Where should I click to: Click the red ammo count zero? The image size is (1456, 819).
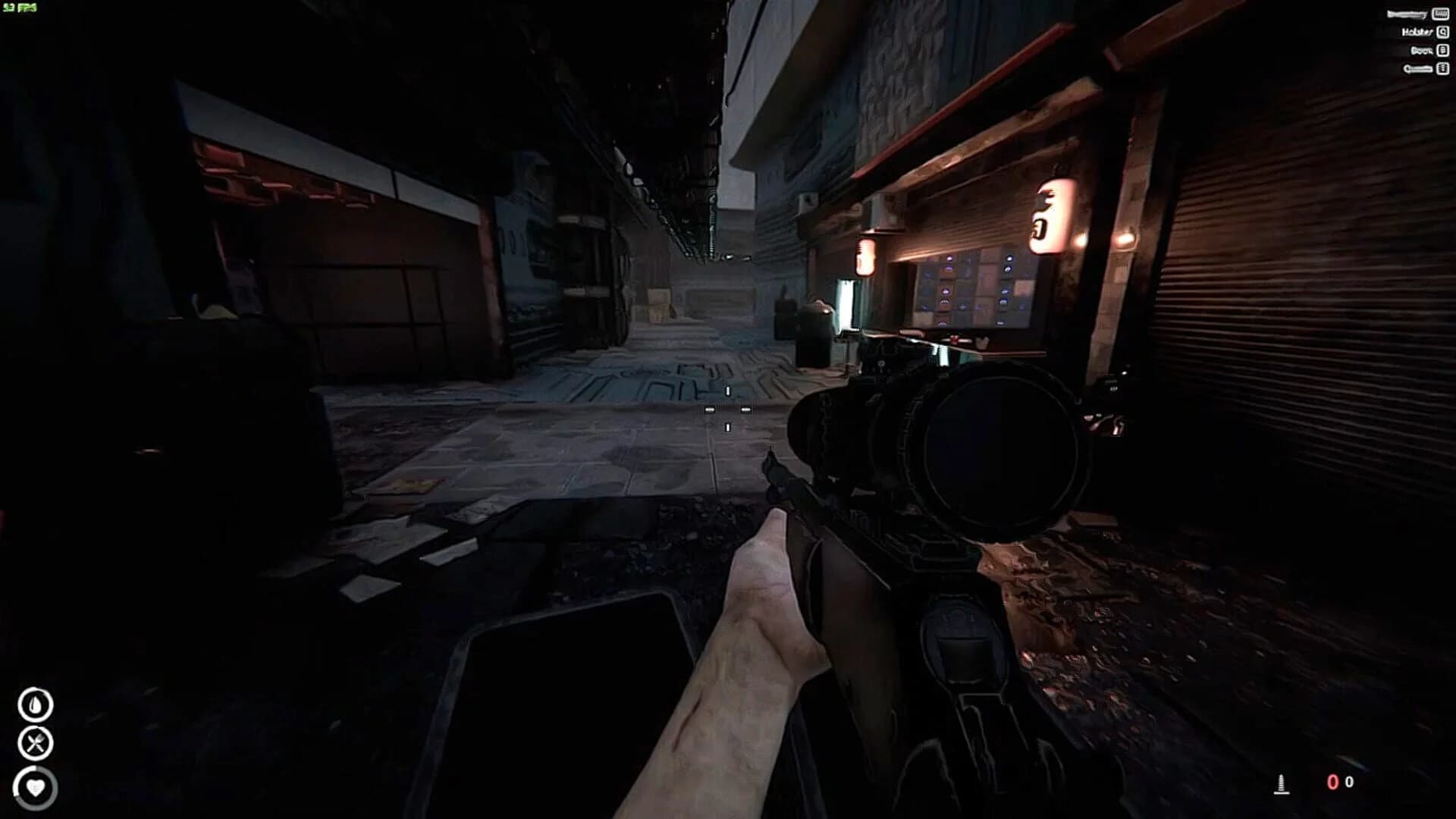pos(1333,781)
